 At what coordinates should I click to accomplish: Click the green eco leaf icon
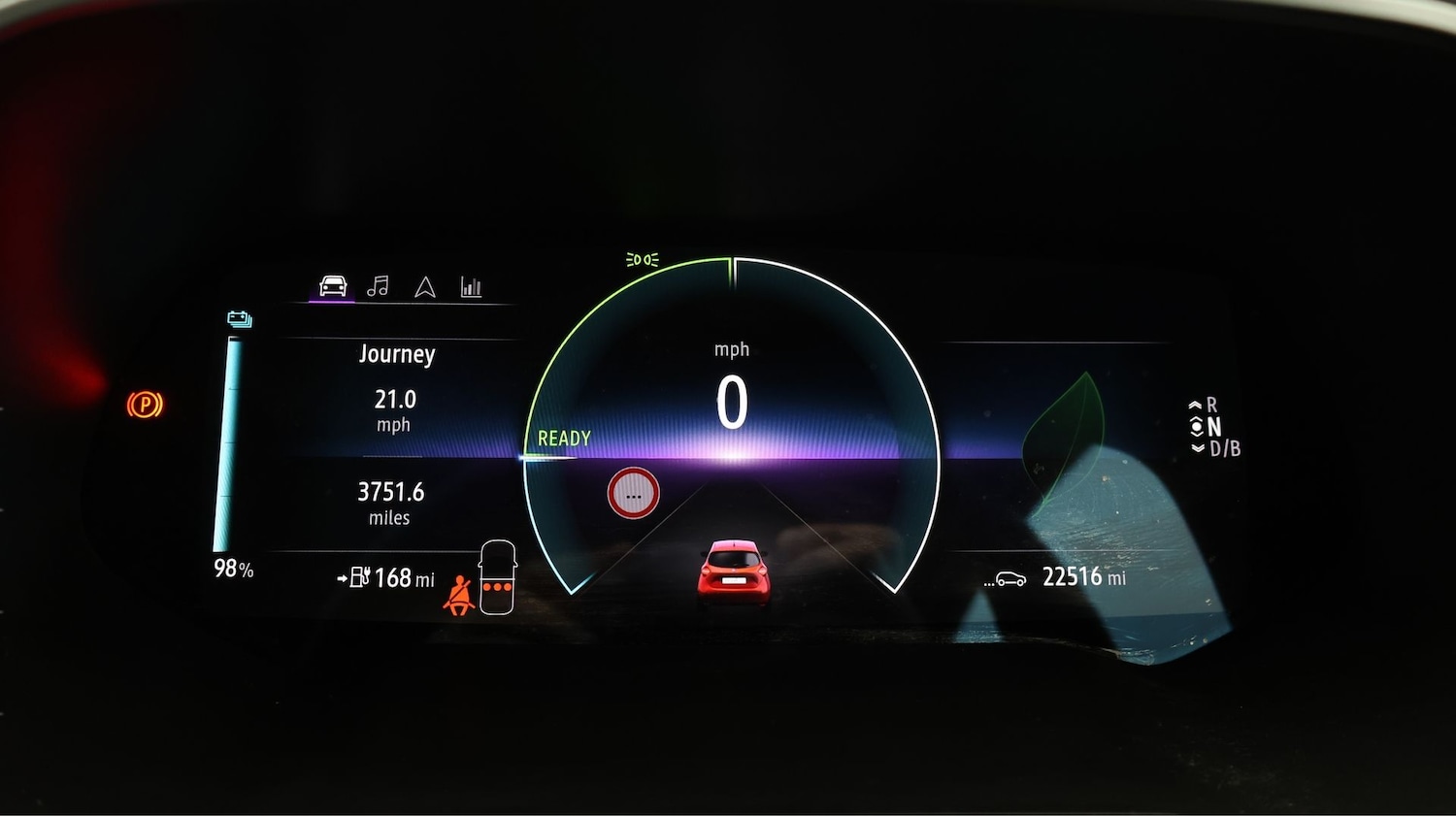1066,437
